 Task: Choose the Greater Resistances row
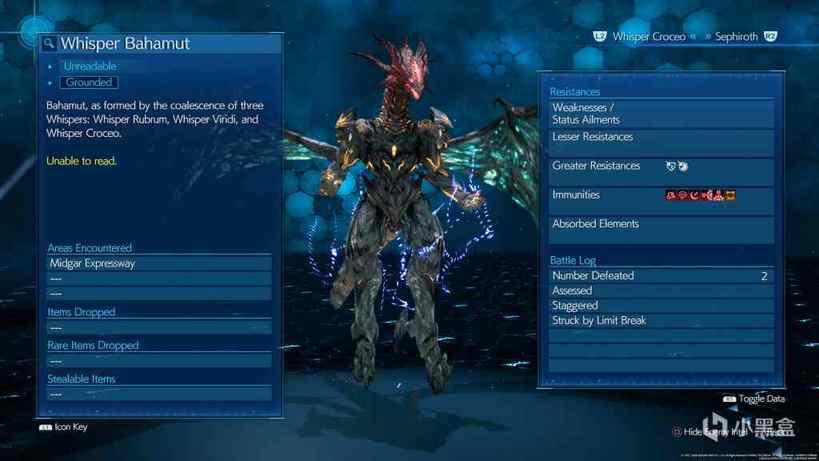point(661,166)
